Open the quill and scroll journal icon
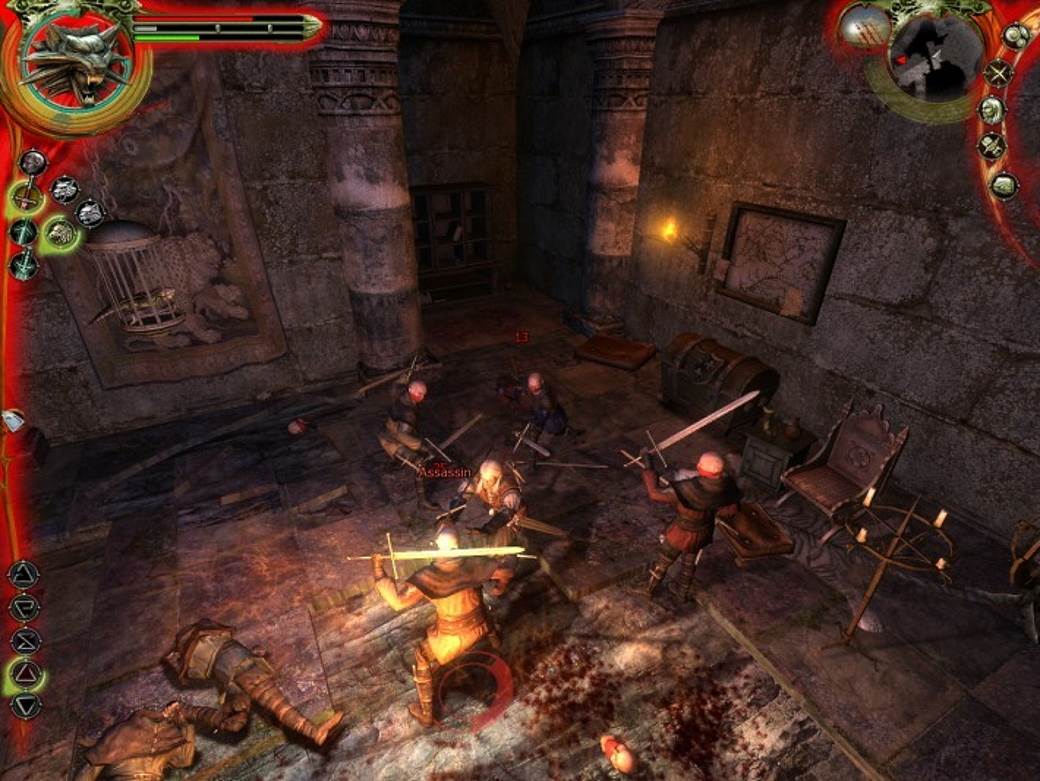The image size is (1040, 781). pos(991,147)
